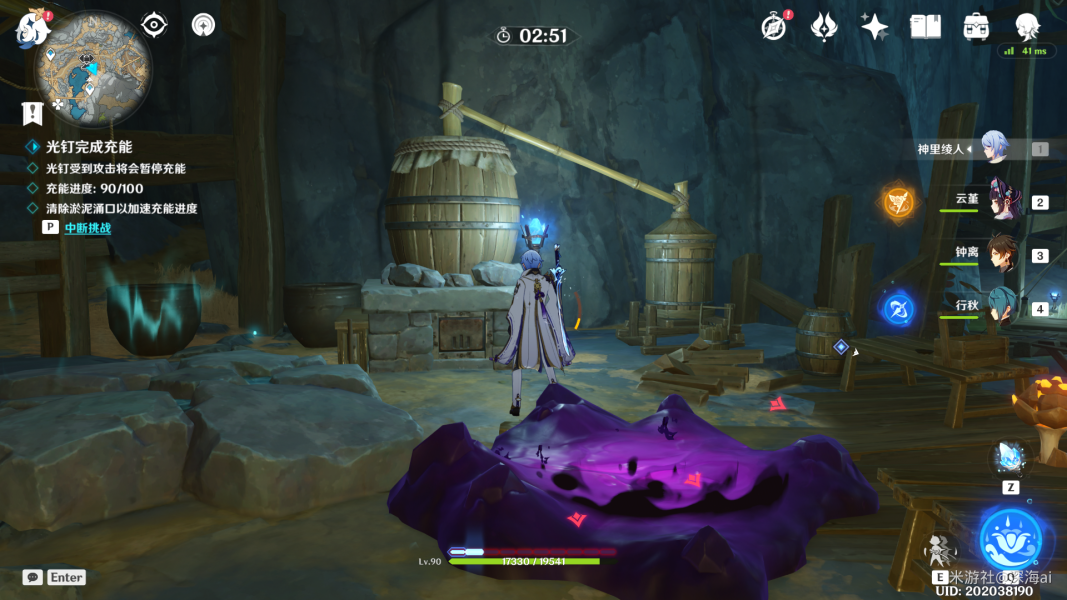The width and height of the screenshot is (1067, 600).
Task: Open the four-point star sparkle icon
Action: pyautogui.click(x=875, y=27)
